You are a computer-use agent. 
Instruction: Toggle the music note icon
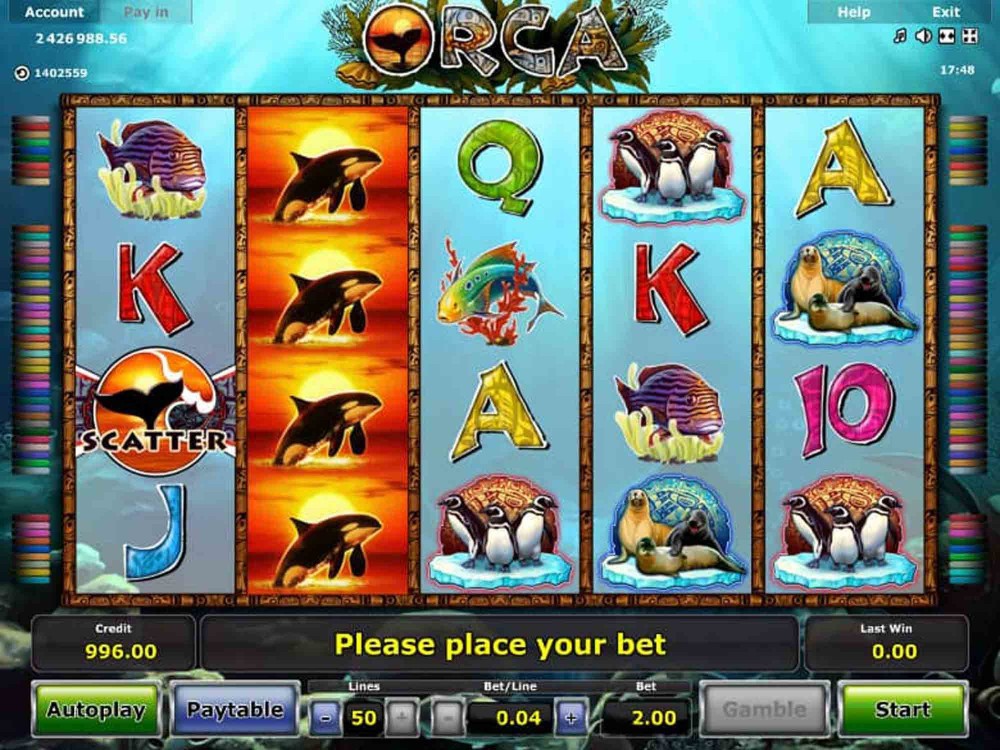tap(900, 37)
